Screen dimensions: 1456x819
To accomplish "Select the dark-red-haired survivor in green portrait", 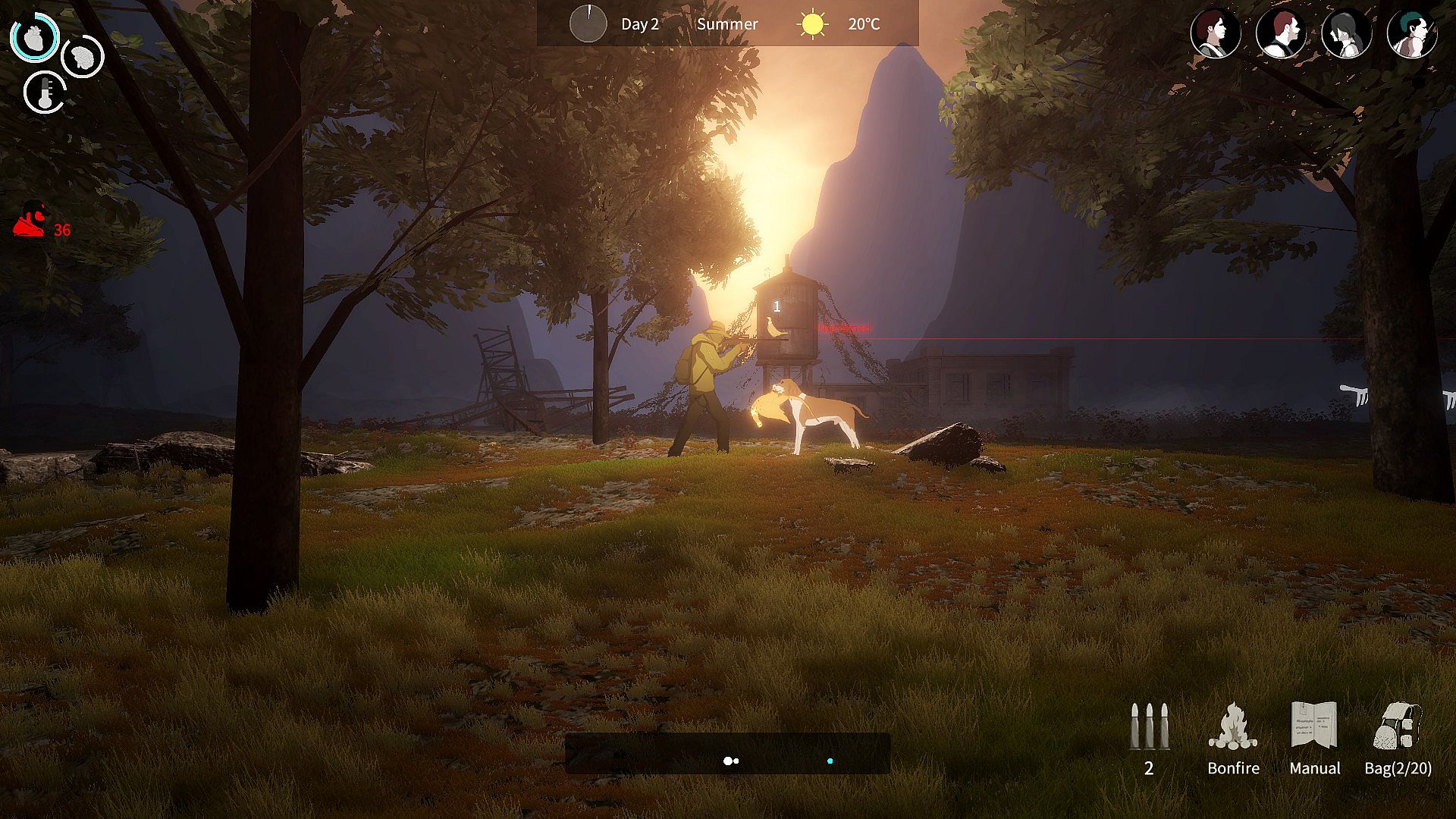I will click(1215, 33).
